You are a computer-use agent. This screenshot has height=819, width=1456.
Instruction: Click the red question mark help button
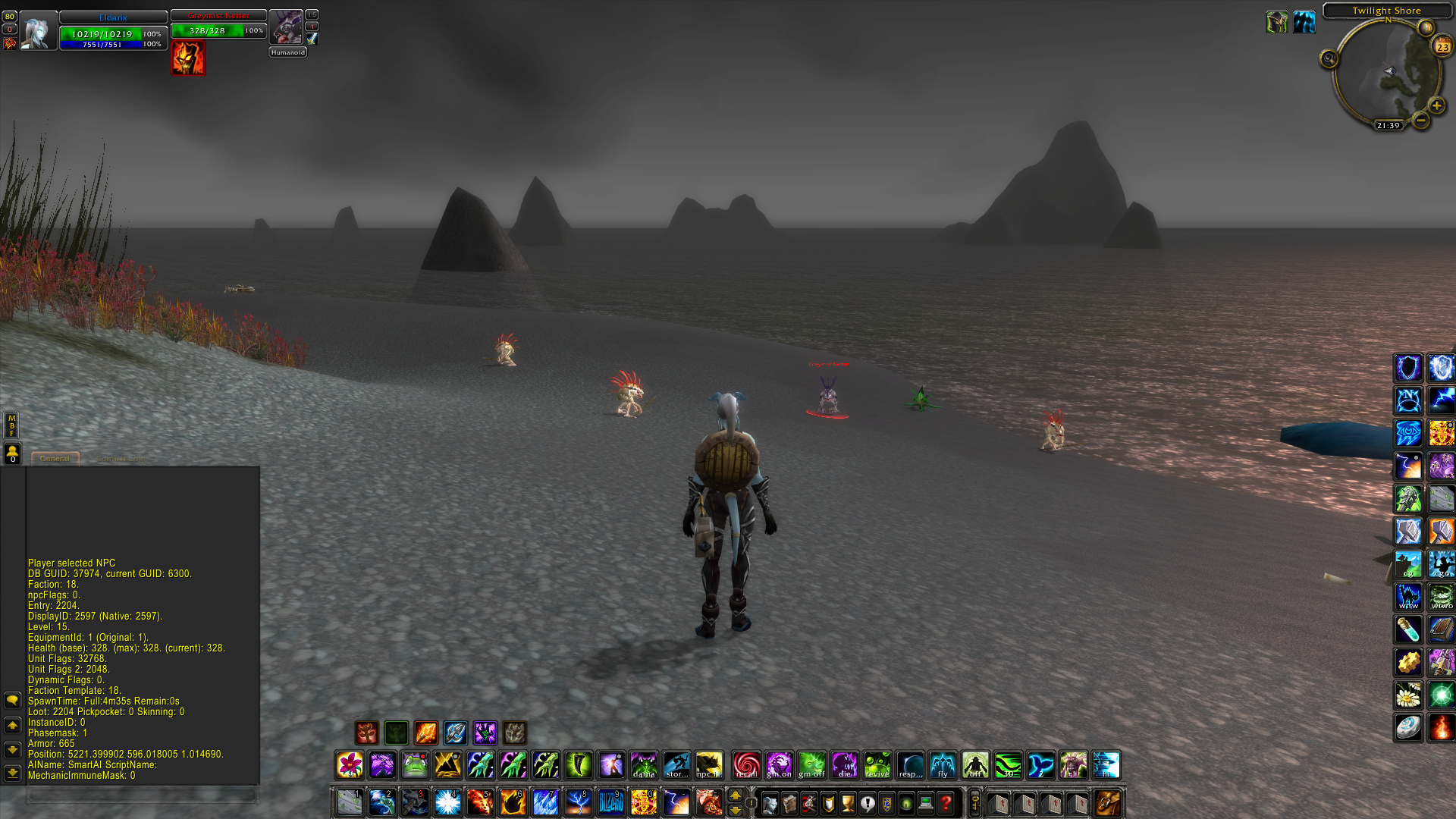[x=946, y=802]
